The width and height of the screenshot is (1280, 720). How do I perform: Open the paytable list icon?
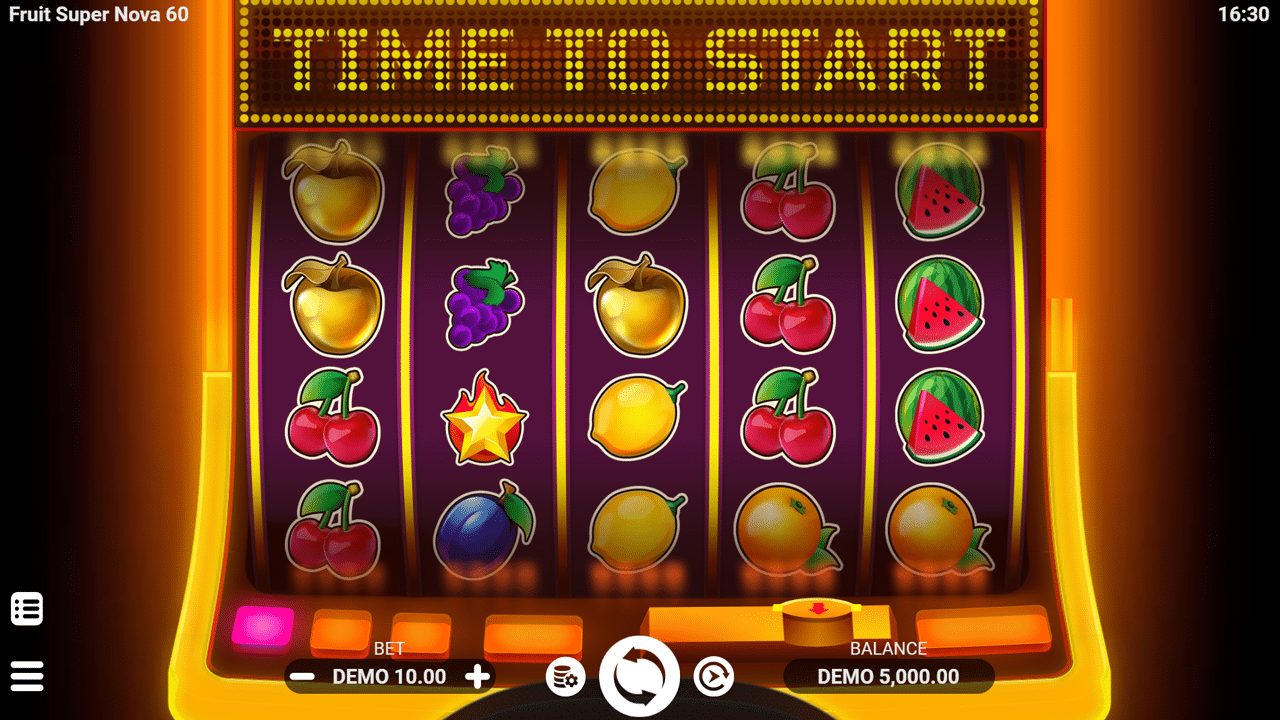click(x=27, y=608)
